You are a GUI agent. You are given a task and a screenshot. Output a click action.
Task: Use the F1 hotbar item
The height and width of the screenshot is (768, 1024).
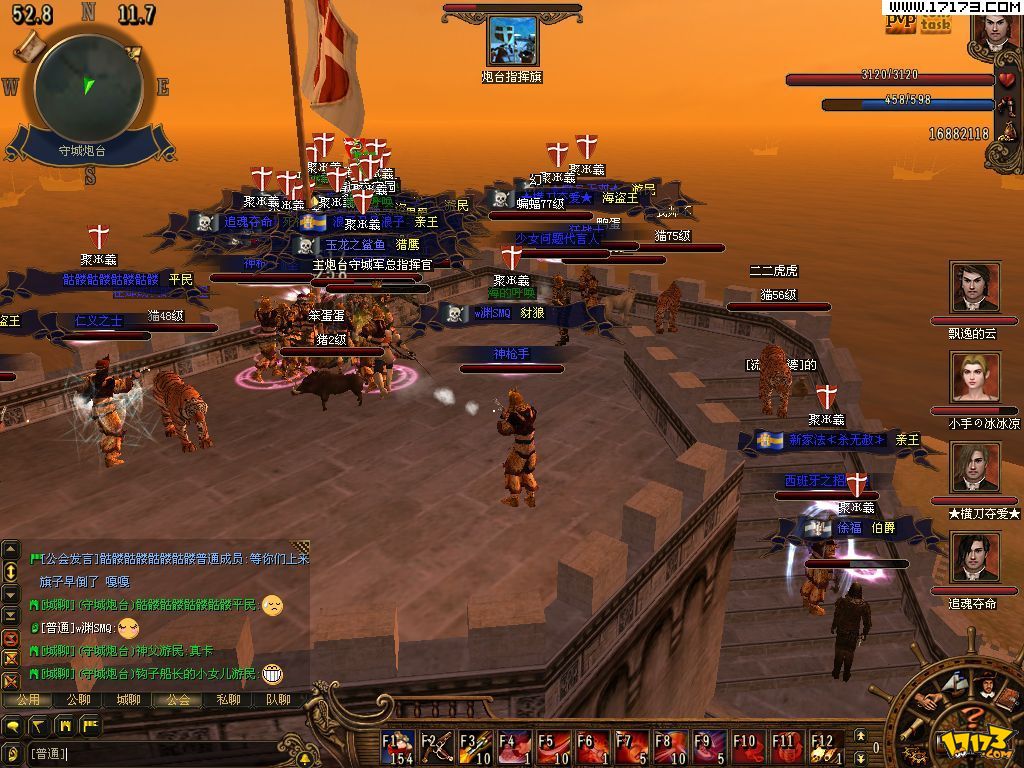(x=398, y=747)
